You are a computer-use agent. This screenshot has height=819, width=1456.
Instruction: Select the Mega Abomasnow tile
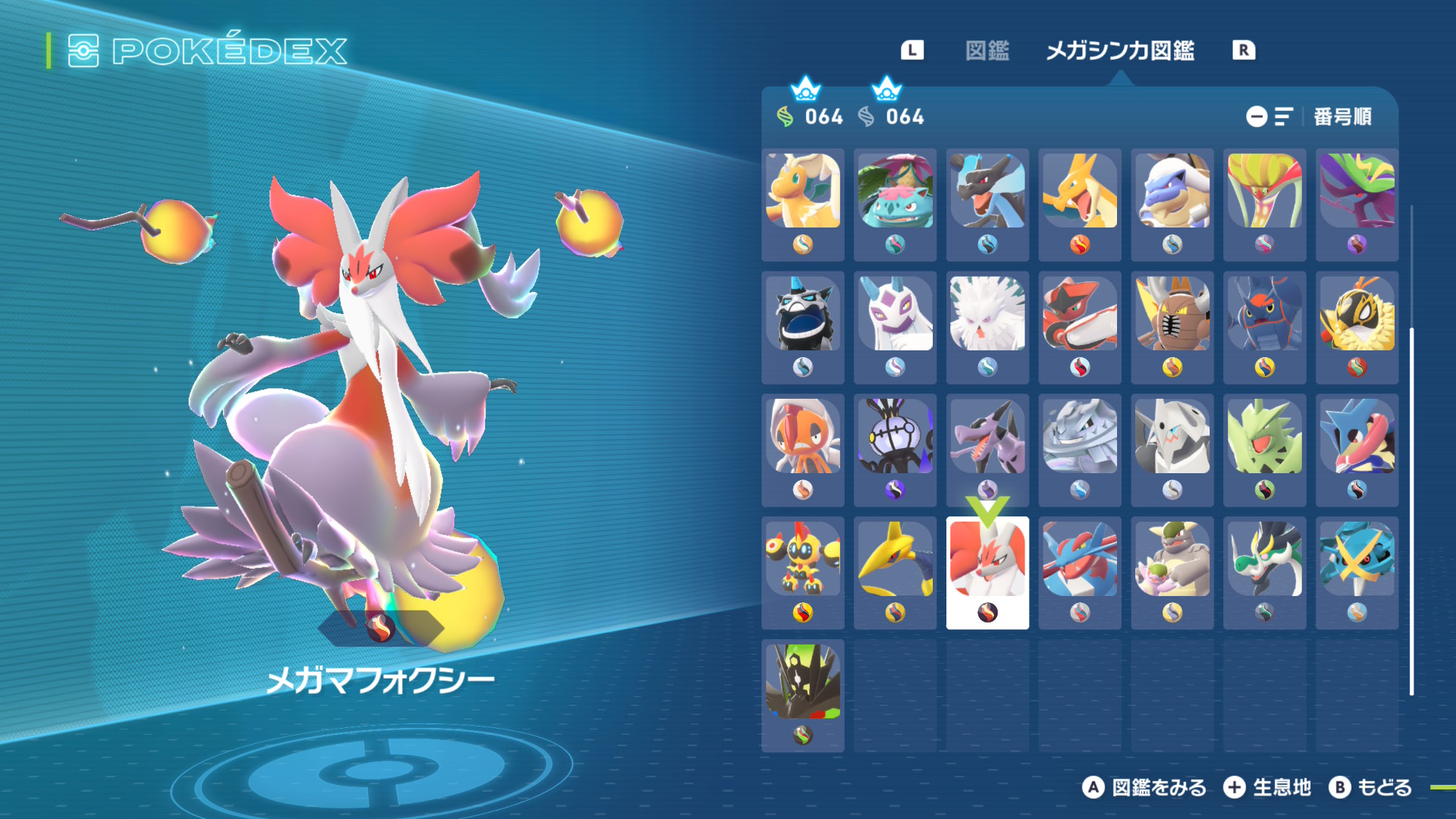coord(987,326)
